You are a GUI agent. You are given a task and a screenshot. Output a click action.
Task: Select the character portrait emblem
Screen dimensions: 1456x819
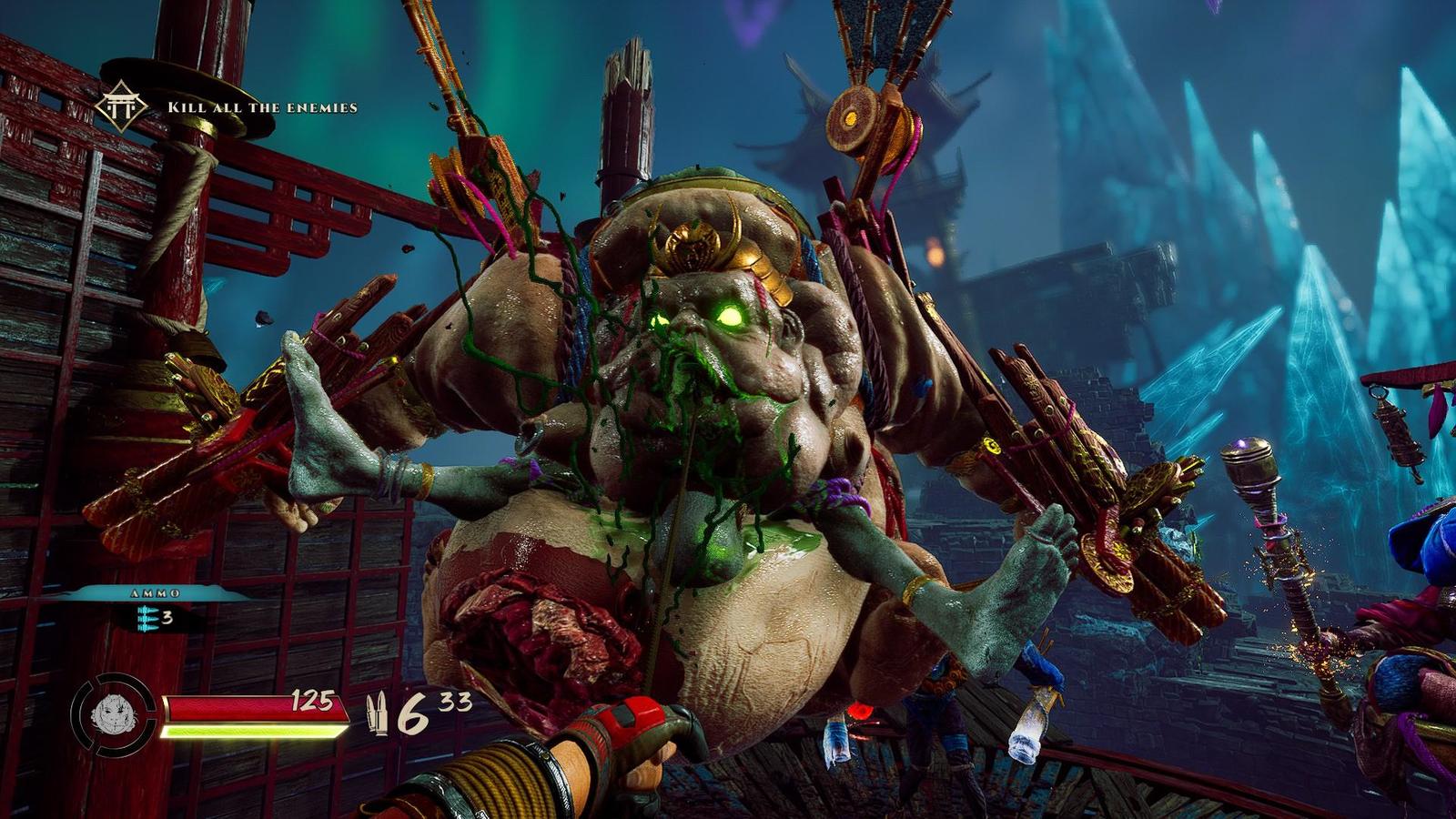click(x=113, y=713)
